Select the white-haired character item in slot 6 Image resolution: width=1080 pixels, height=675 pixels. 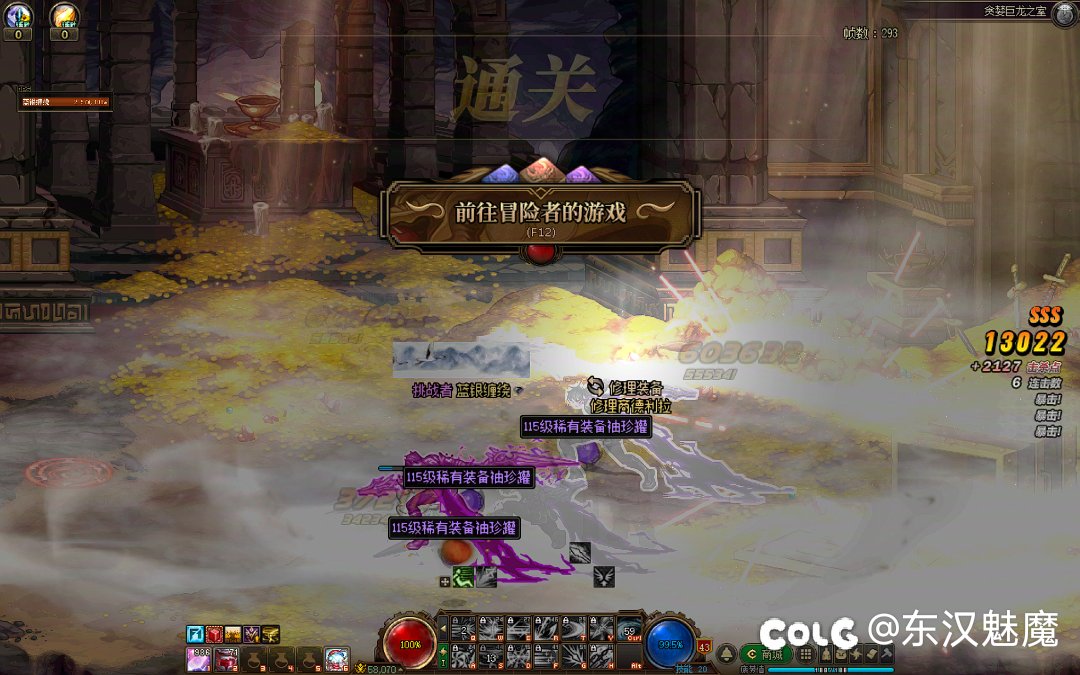tap(337, 659)
